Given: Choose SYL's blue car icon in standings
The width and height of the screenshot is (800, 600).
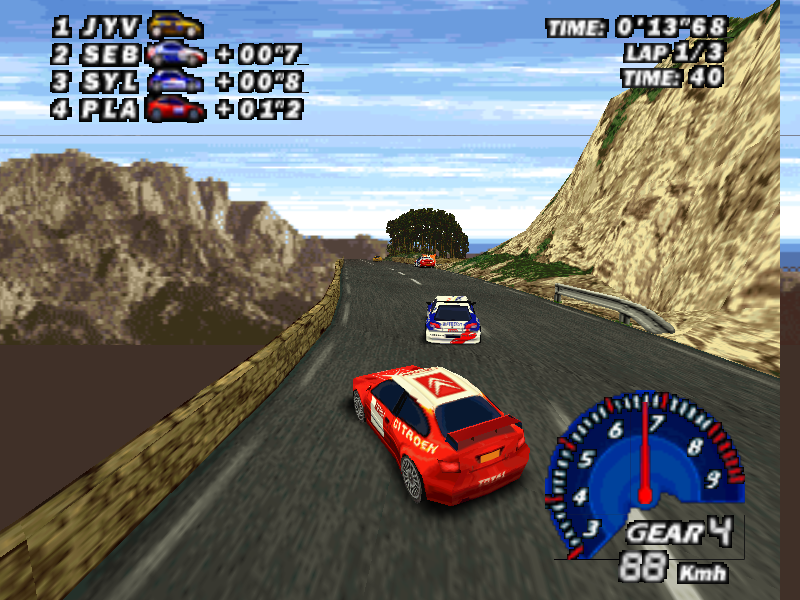Looking at the screenshot, I should [176, 81].
